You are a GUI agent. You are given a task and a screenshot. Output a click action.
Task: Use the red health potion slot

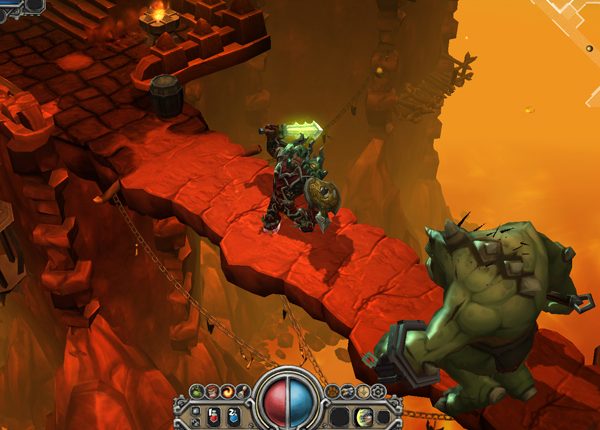click(211, 415)
